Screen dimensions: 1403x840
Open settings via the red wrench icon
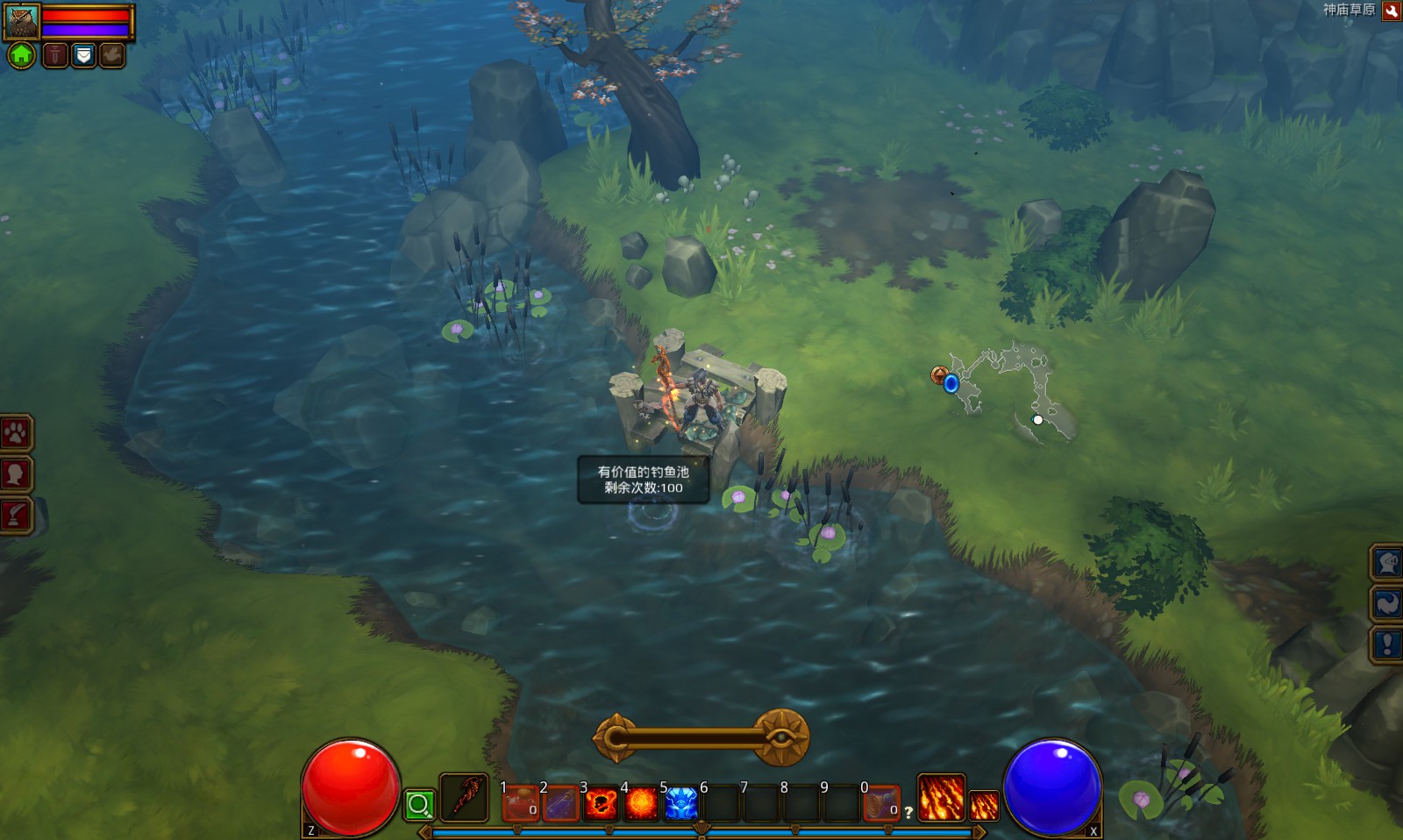pyautogui.click(x=1391, y=11)
